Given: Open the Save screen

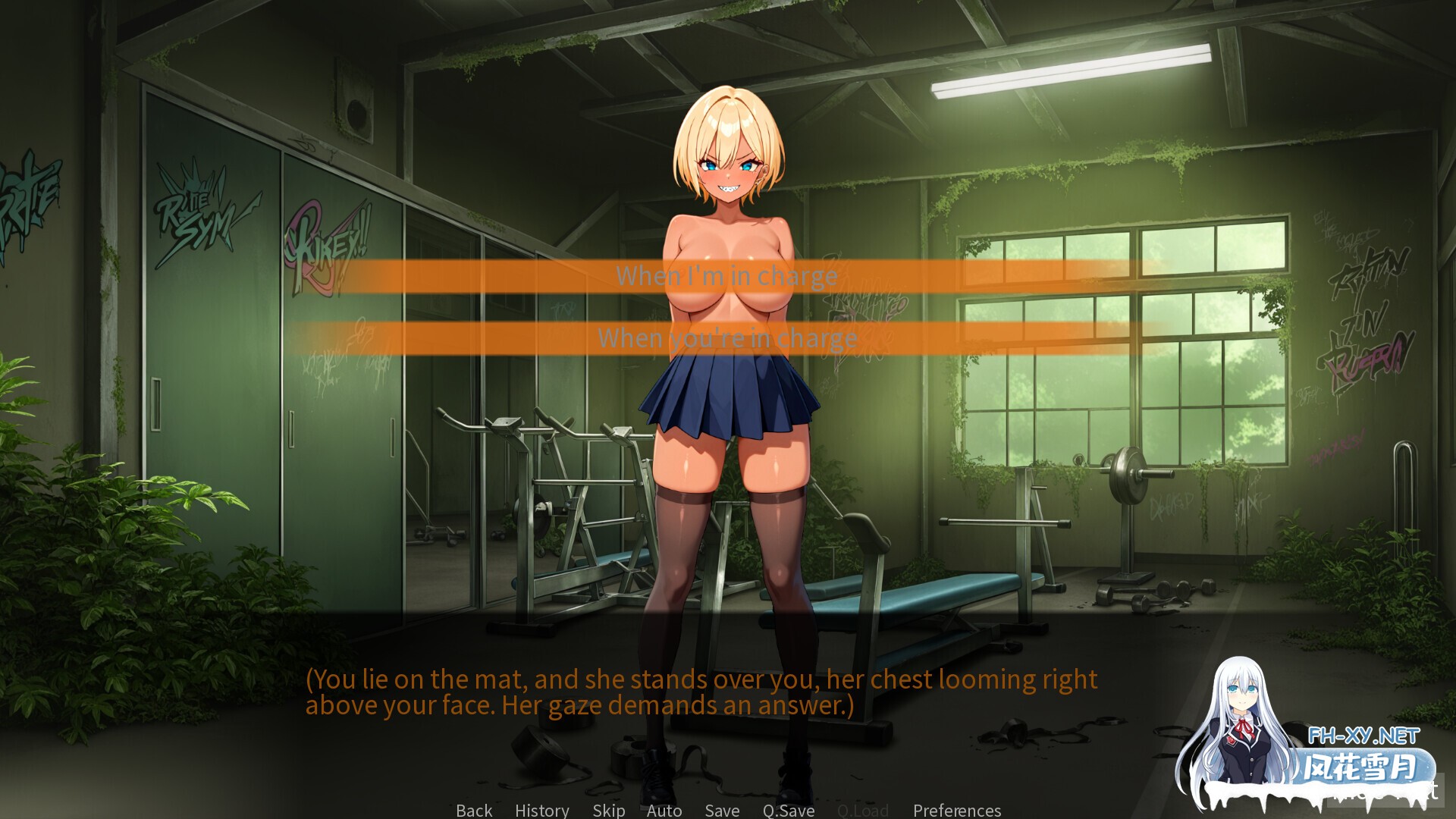Looking at the screenshot, I should (x=721, y=810).
